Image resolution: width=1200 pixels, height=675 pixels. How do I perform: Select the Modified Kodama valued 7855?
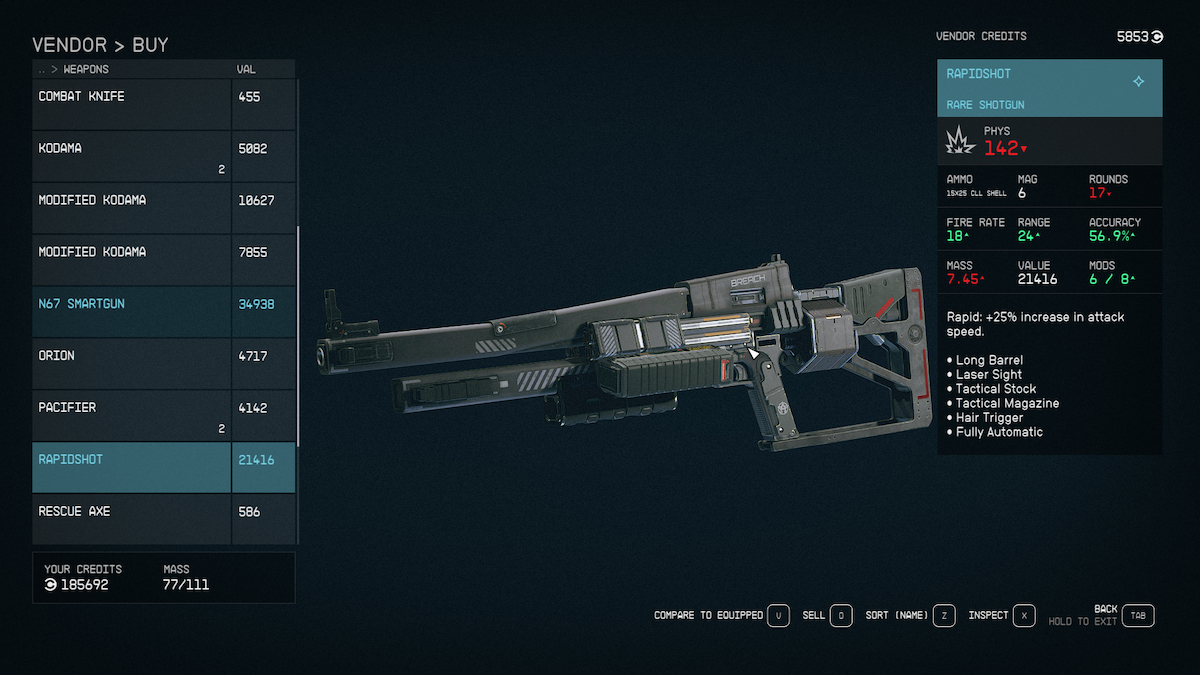pyautogui.click(x=132, y=260)
